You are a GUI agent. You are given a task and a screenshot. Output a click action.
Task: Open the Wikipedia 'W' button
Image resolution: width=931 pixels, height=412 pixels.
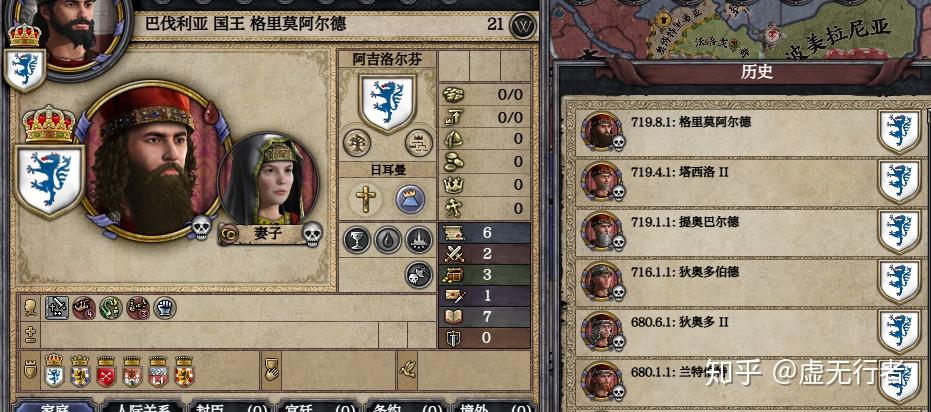click(x=523, y=25)
